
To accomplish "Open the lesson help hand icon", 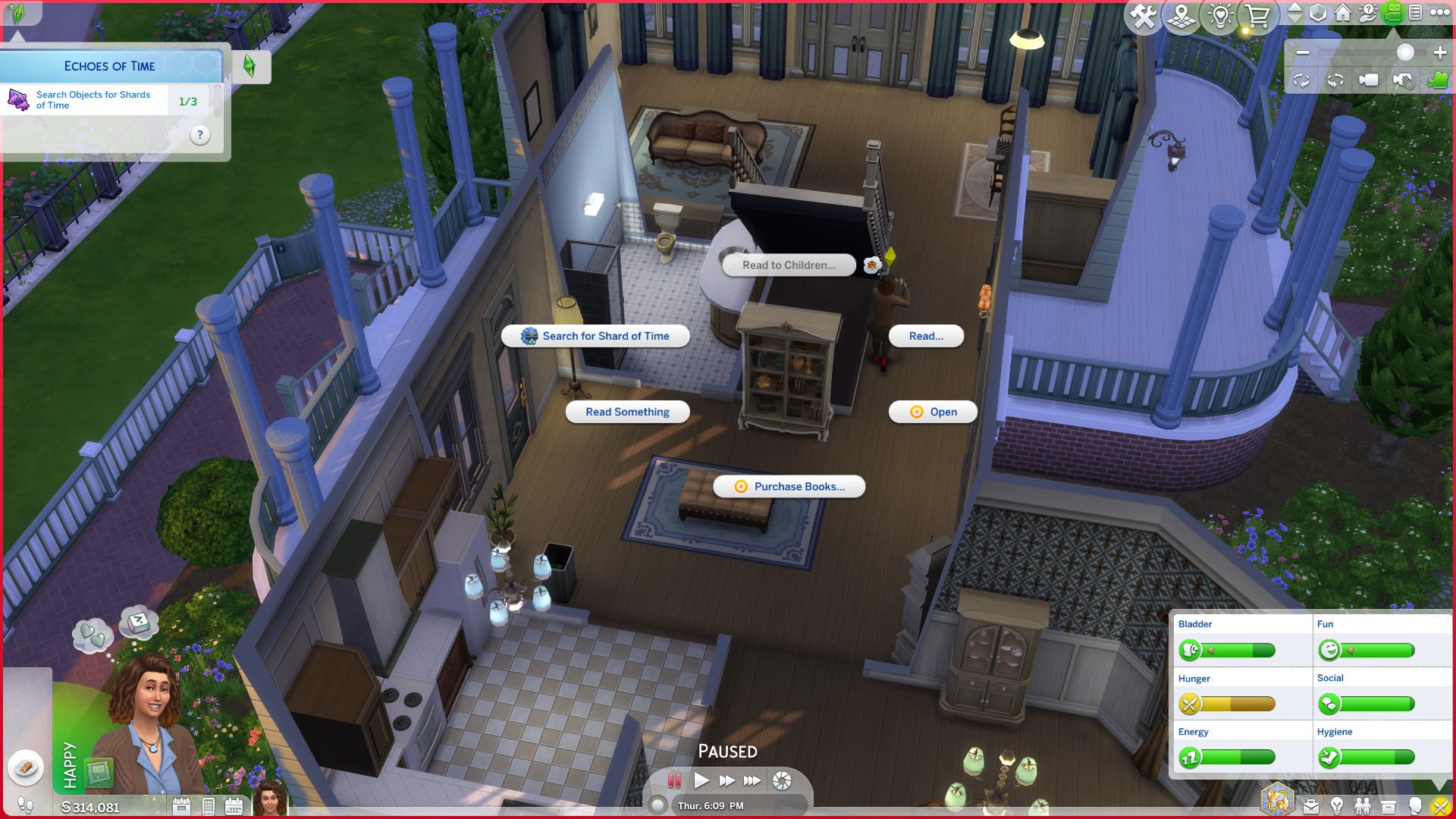I will [x=1368, y=13].
